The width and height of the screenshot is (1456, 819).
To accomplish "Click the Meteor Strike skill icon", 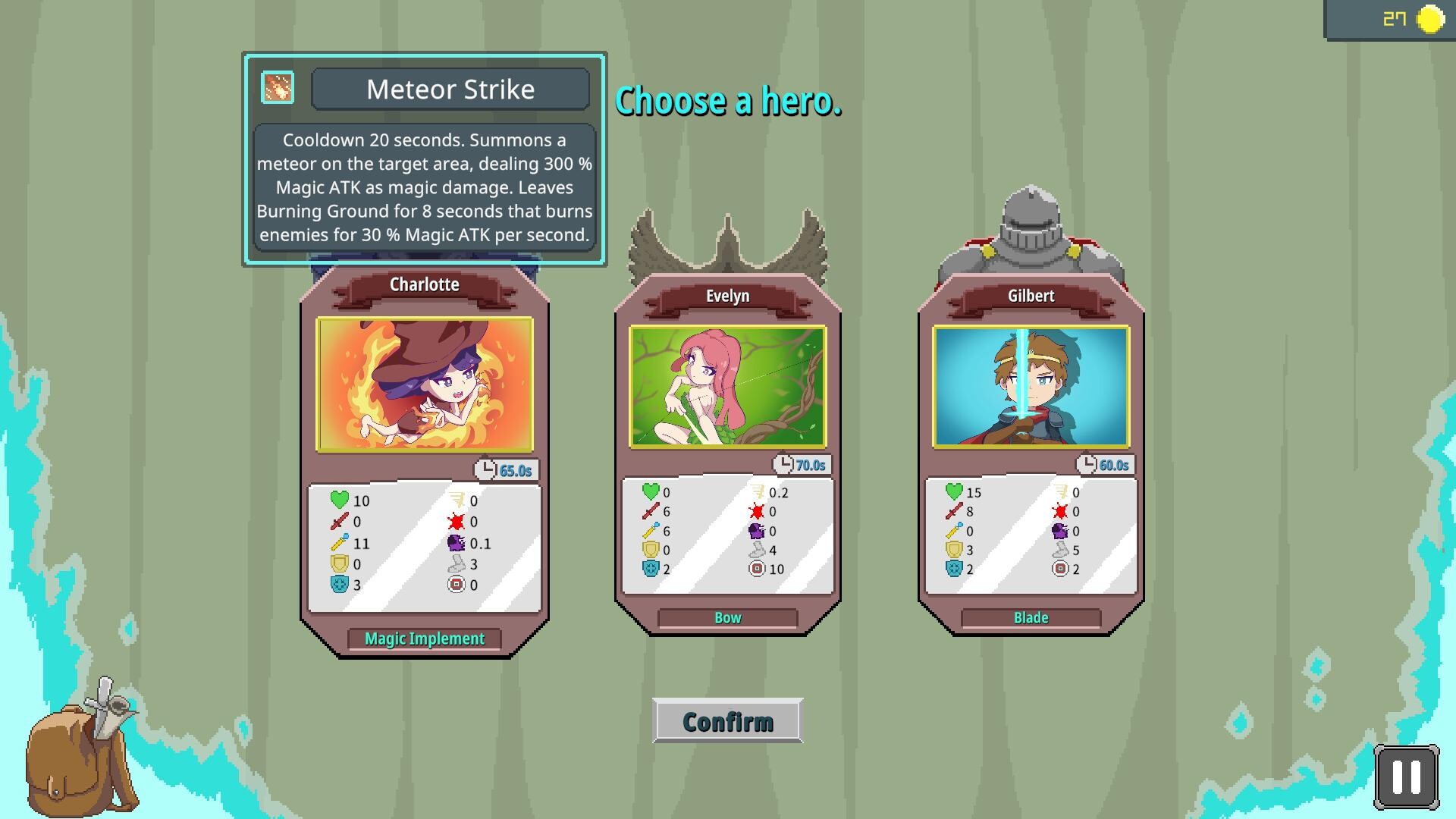I will (277, 86).
